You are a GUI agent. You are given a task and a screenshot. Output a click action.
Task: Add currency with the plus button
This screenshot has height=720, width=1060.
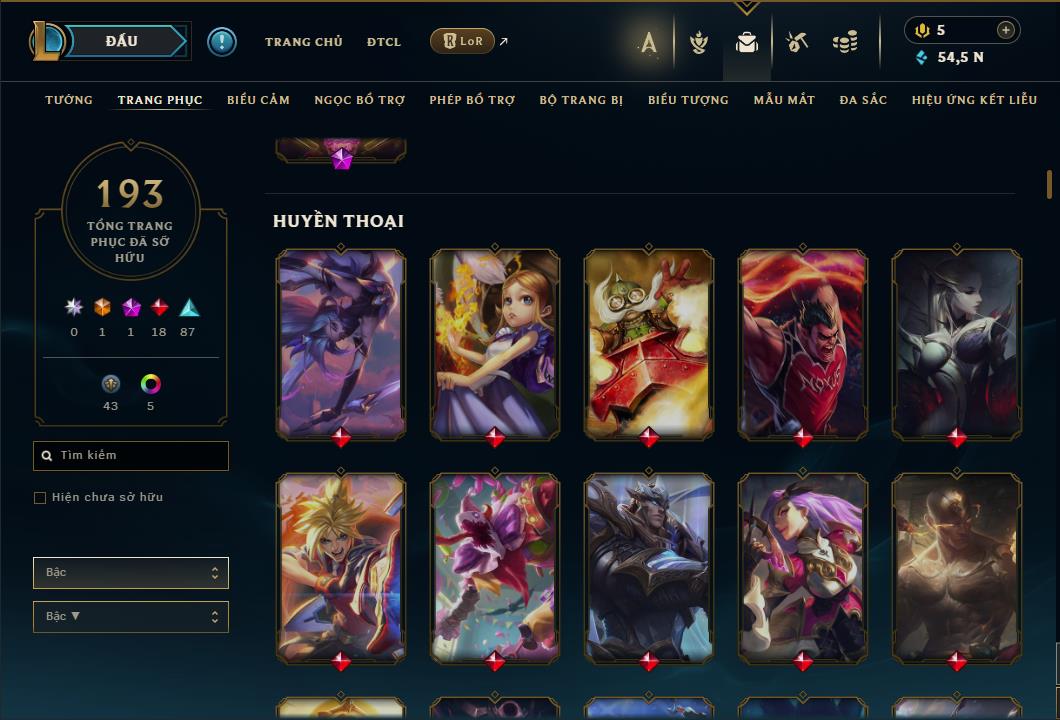1006,30
